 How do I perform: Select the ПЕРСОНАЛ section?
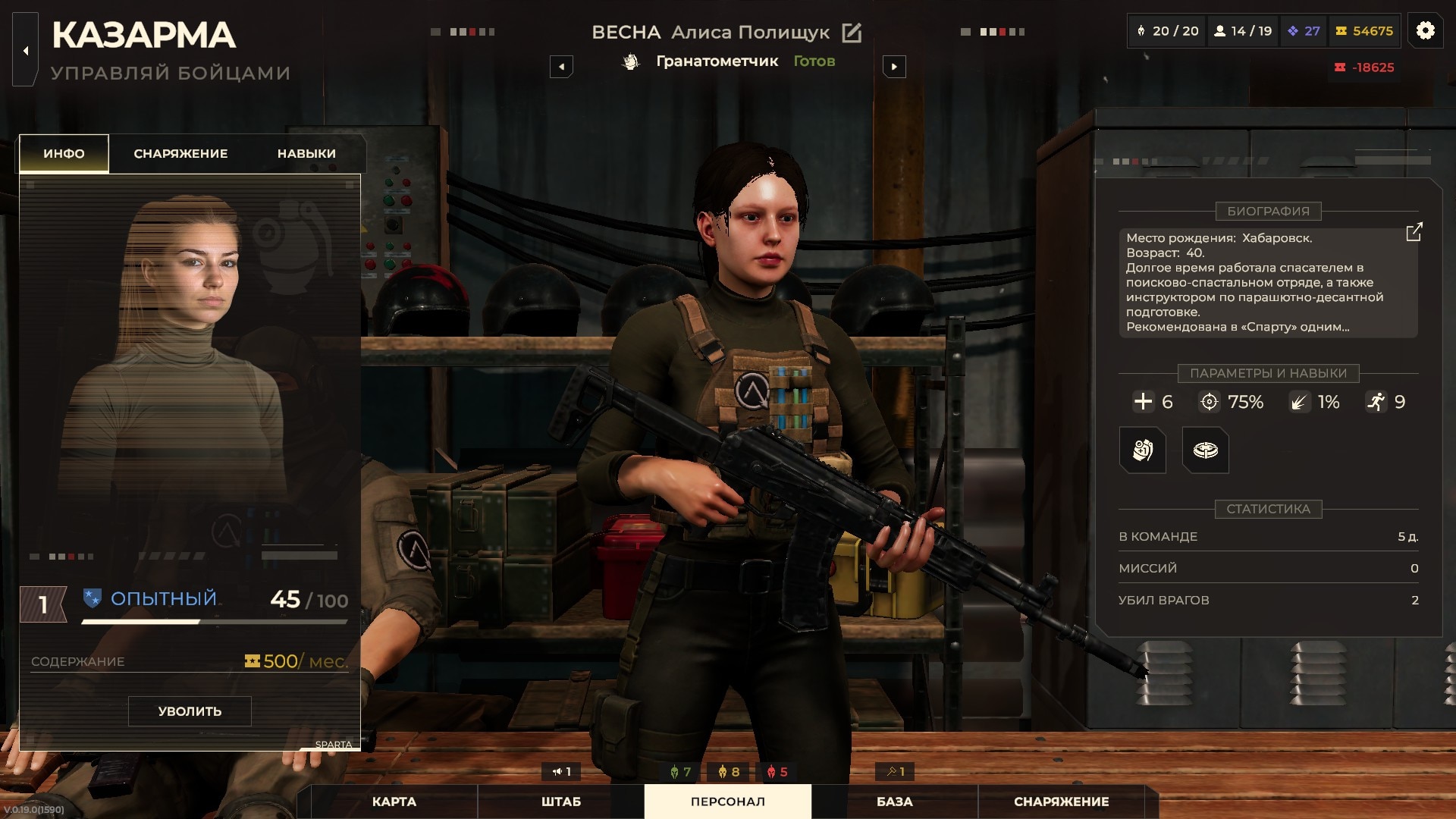pyautogui.click(x=727, y=802)
